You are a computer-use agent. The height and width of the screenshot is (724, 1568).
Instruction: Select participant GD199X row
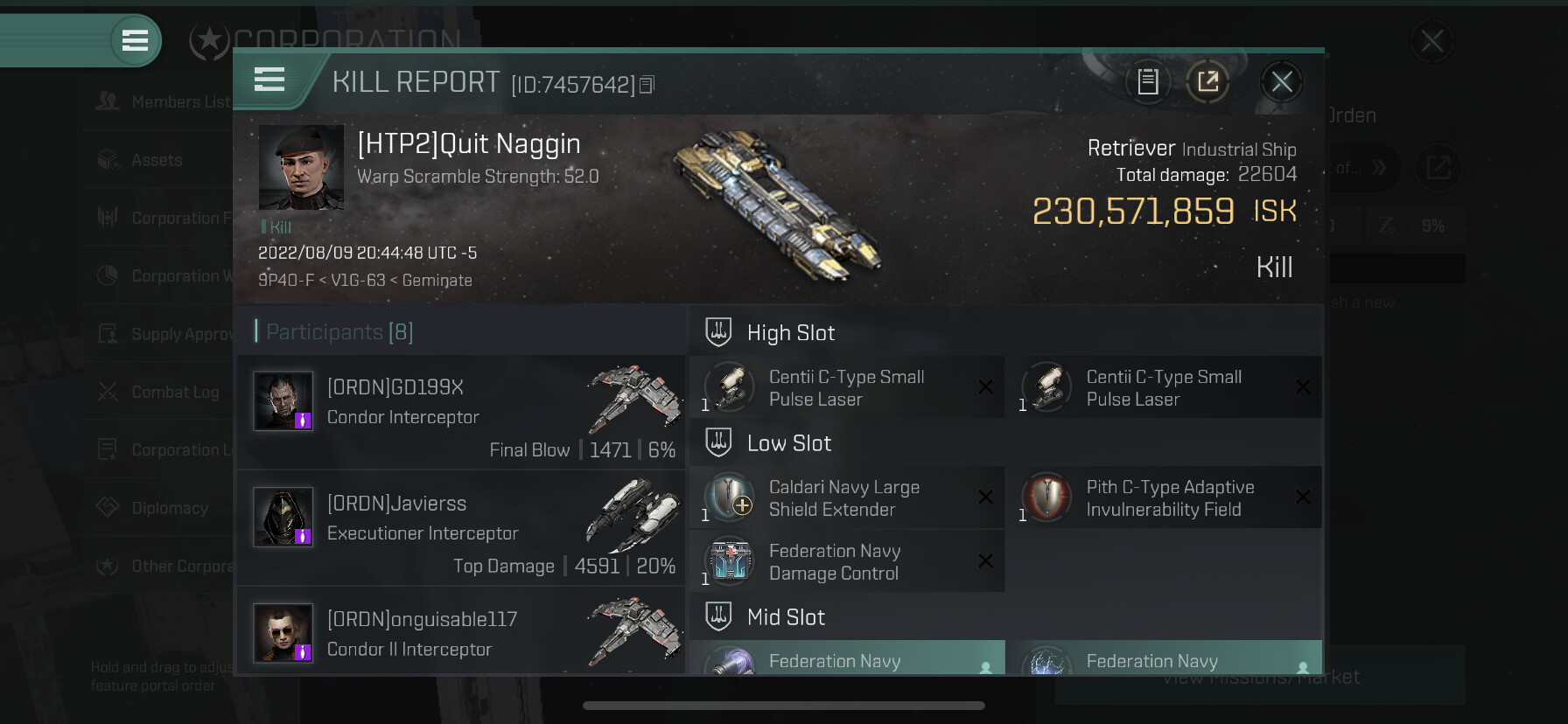point(461,412)
